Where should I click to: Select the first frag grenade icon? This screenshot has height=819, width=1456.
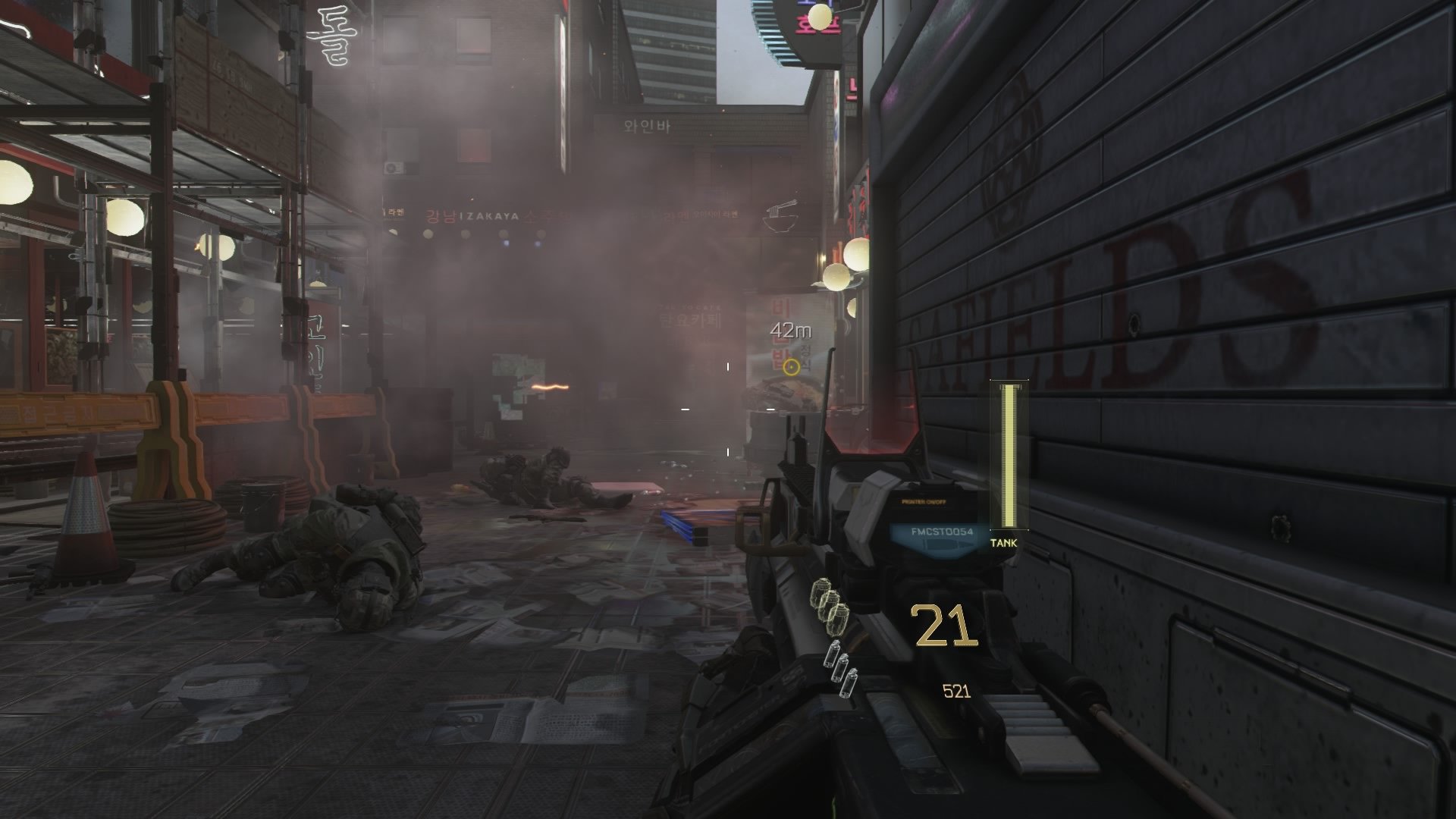click(x=821, y=591)
